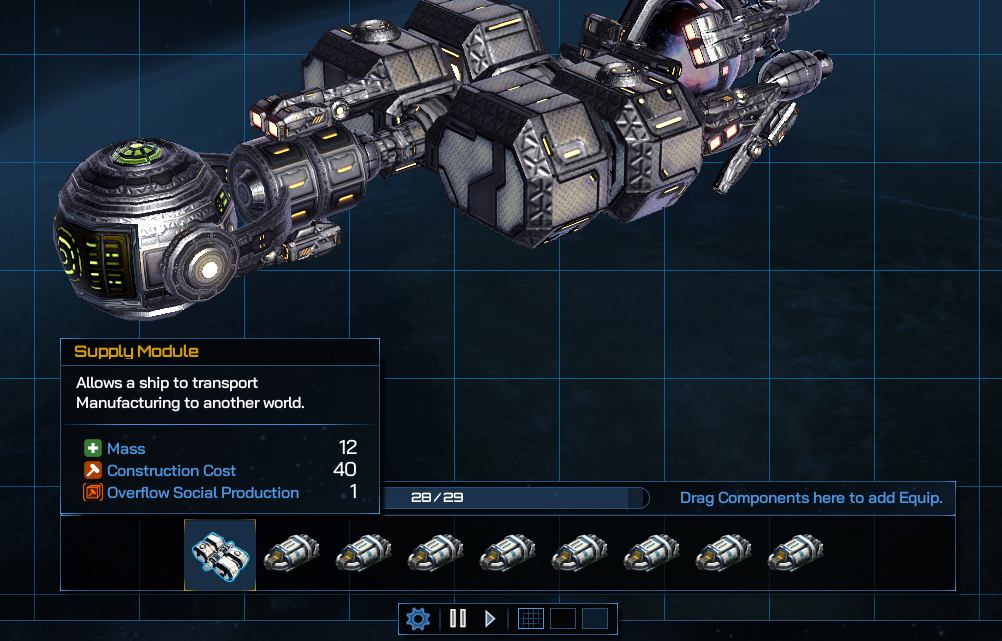Choose the dark blue background option
This screenshot has height=641, width=1002.
pyautogui.click(x=595, y=619)
